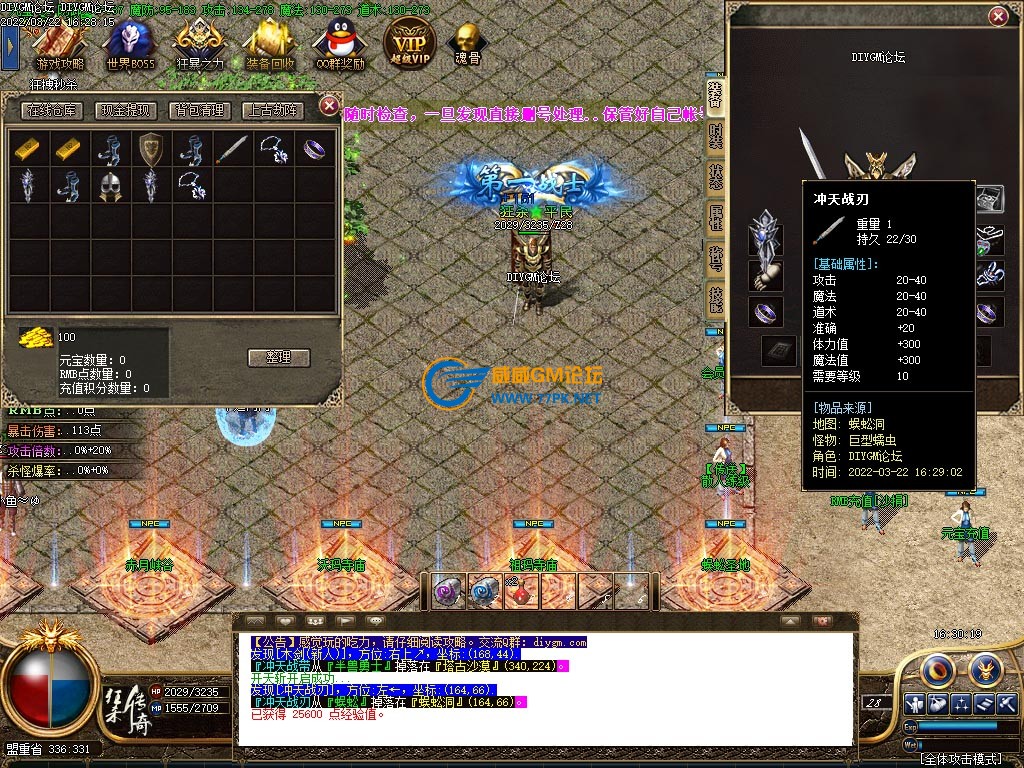Click the 在线仓库 button
Viewport: 1024px width, 768px height.
53,110
